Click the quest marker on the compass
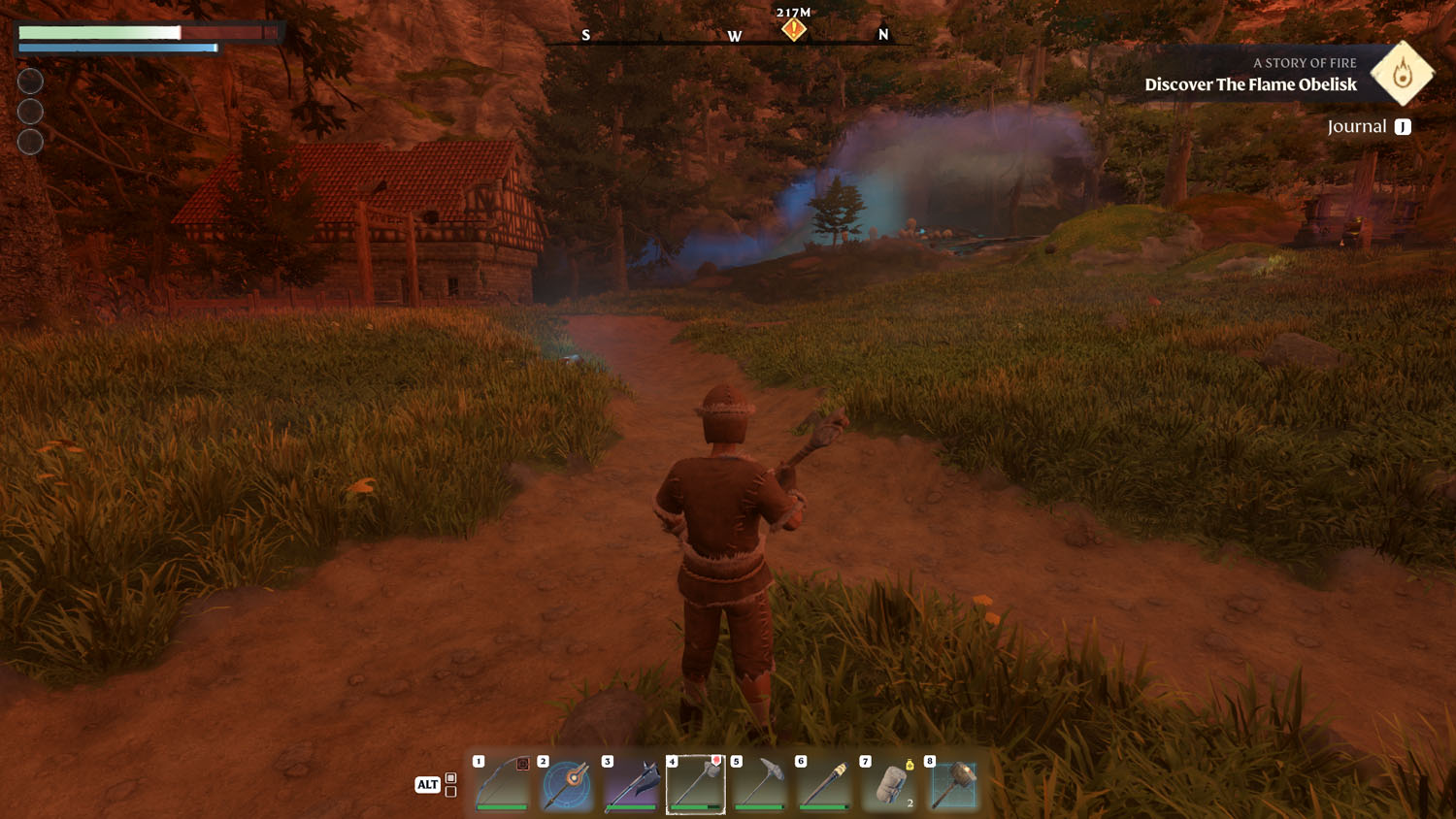 point(794,29)
